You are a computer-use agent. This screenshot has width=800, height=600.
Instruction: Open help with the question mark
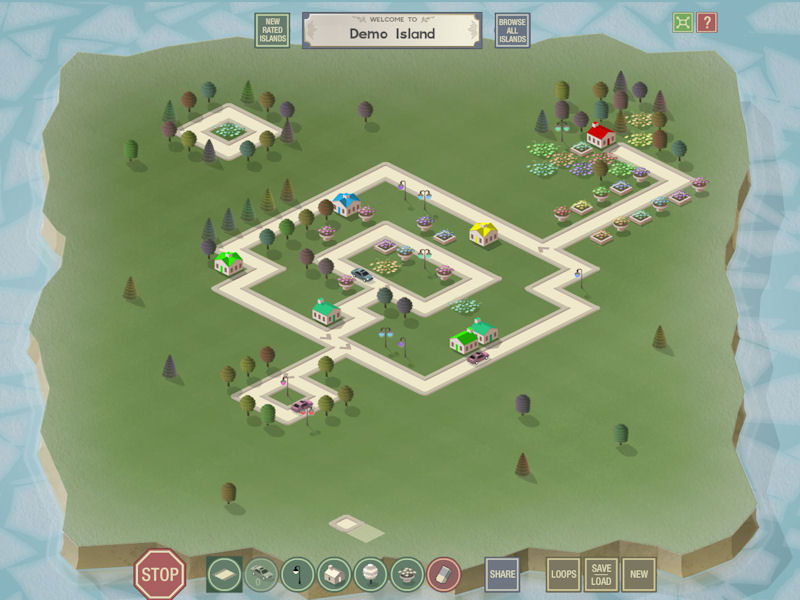click(707, 22)
